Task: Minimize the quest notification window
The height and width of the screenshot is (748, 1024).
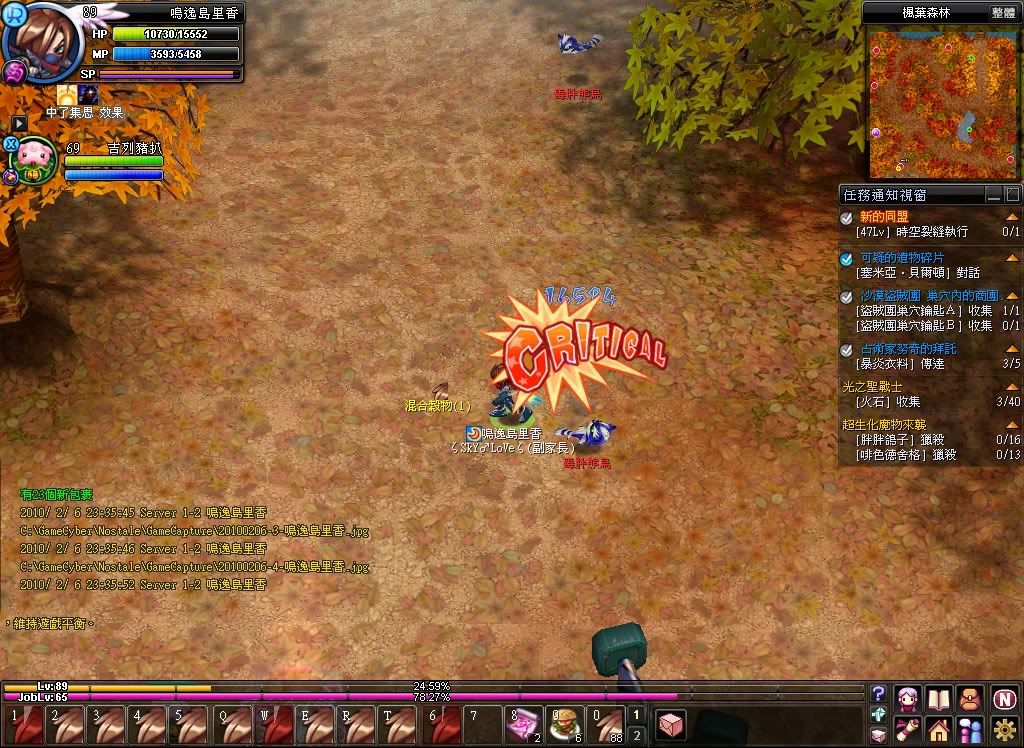Action: tap(994, 195)
